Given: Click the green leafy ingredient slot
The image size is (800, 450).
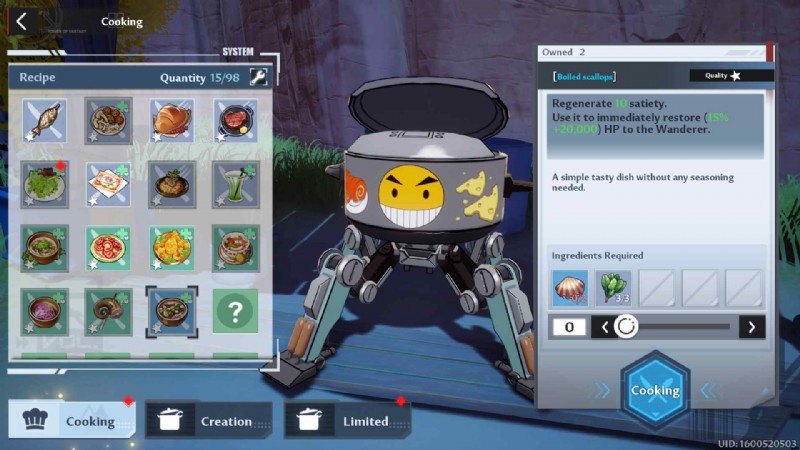Looking at the screenshot, I should point(614,289).
